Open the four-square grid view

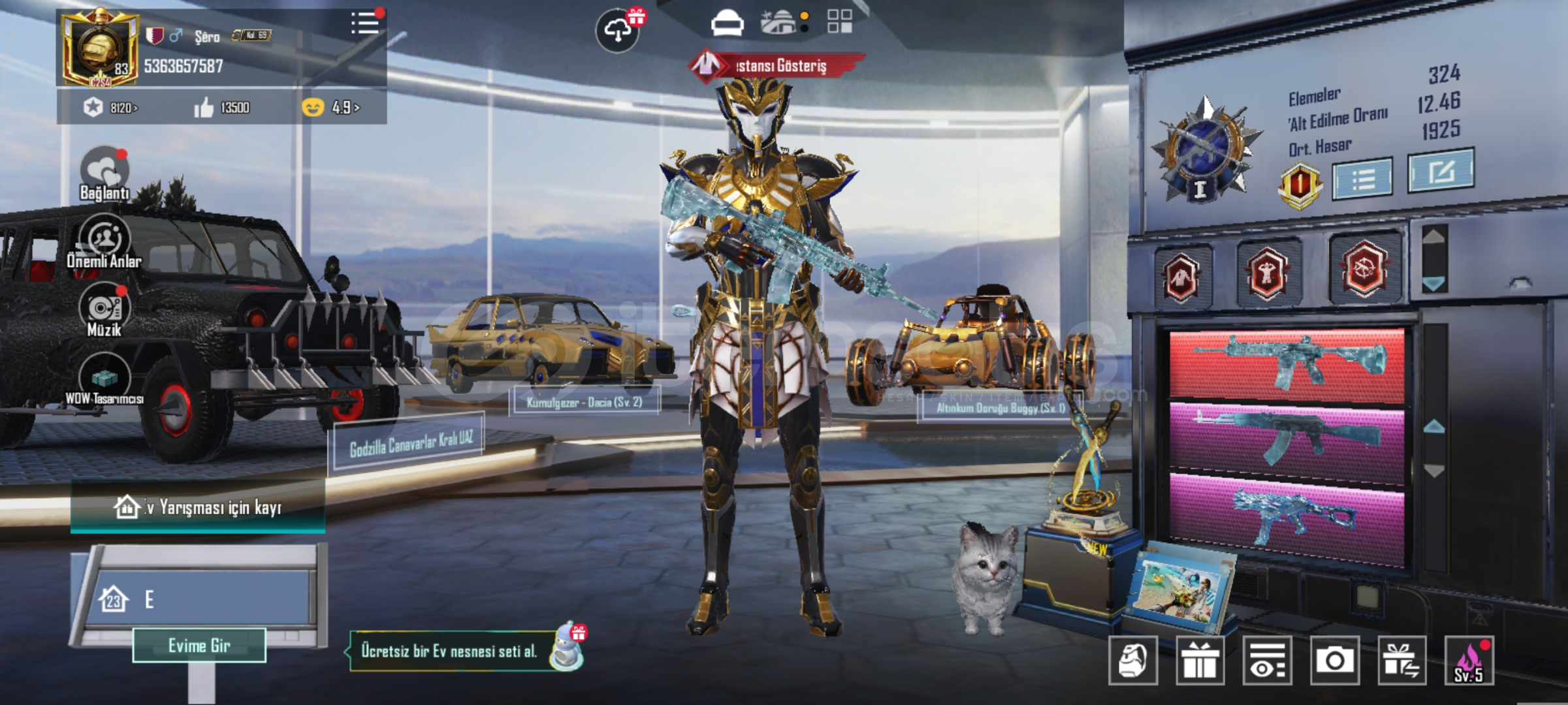pos(839,22)
